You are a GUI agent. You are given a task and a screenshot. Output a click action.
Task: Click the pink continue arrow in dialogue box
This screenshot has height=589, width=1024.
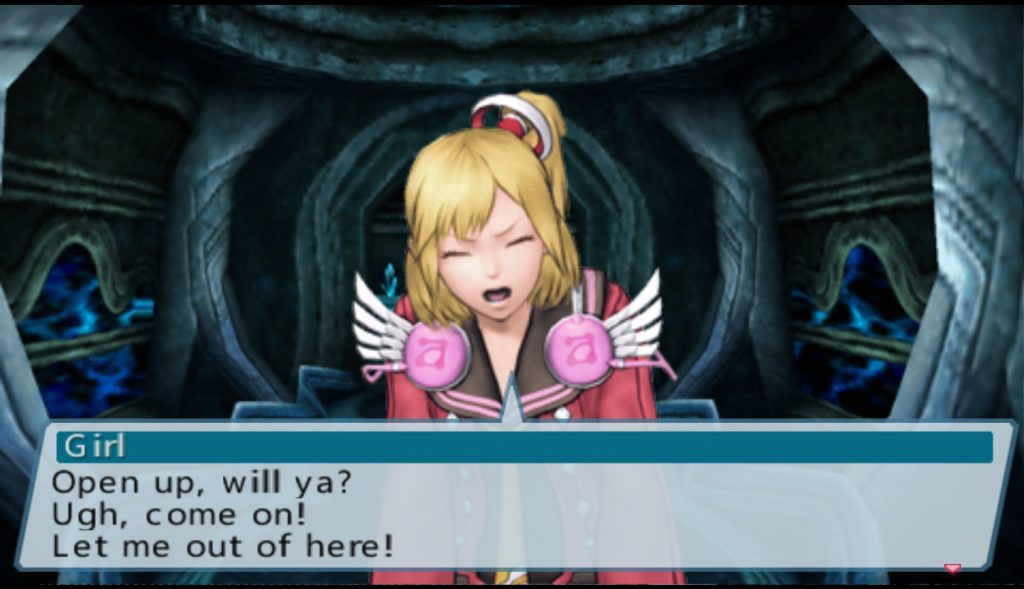click(x=952, y=568)
